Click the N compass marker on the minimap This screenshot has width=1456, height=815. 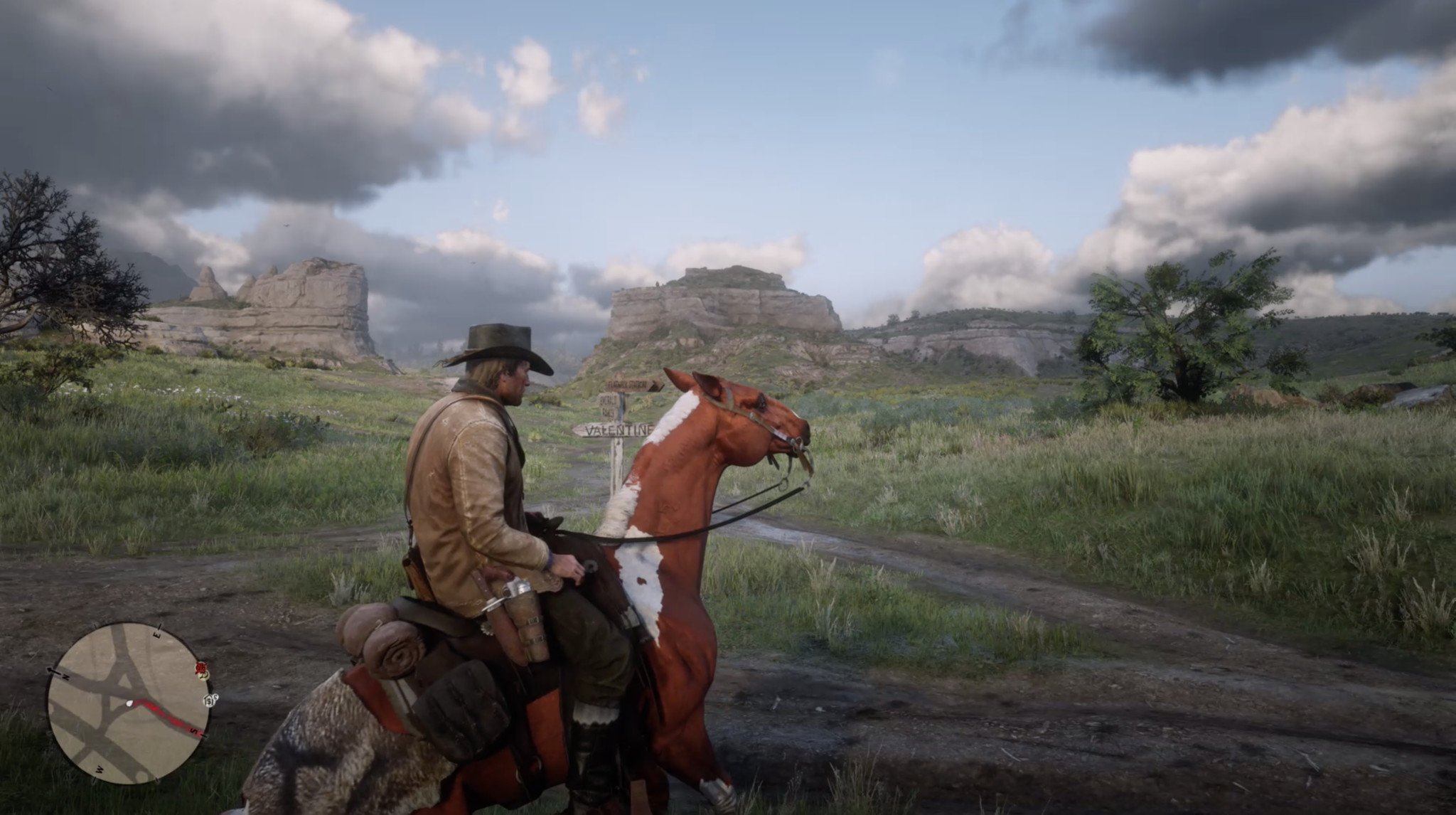pos(66,677)
